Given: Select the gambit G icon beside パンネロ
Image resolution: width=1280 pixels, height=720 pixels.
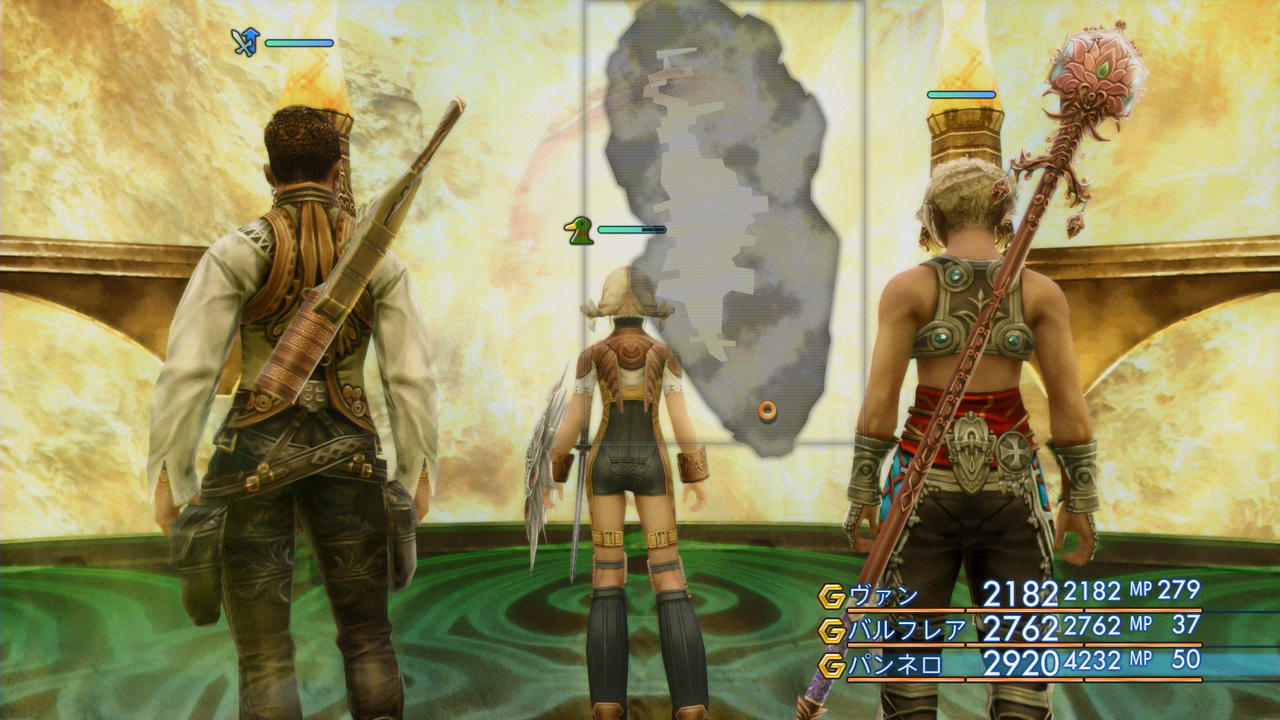Looking at the screenshot, I should click(x=831, y=664).
